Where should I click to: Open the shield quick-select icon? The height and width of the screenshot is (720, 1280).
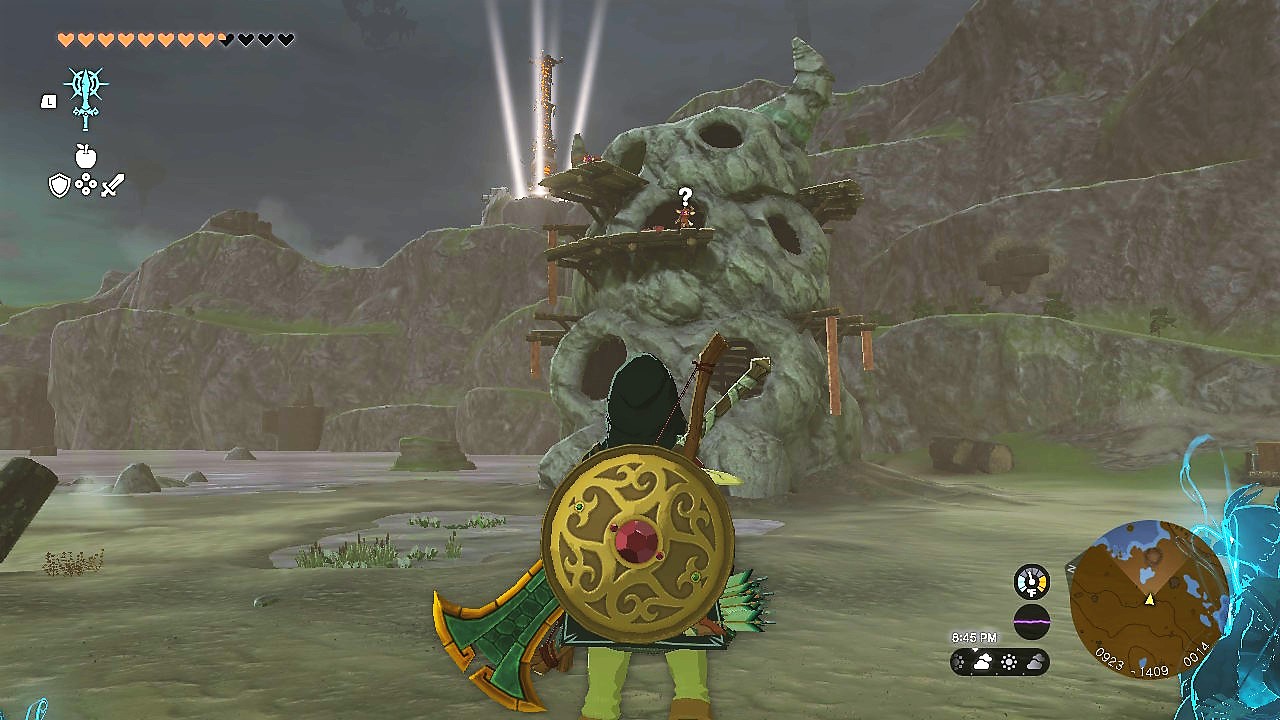click(x=60, y=185)
